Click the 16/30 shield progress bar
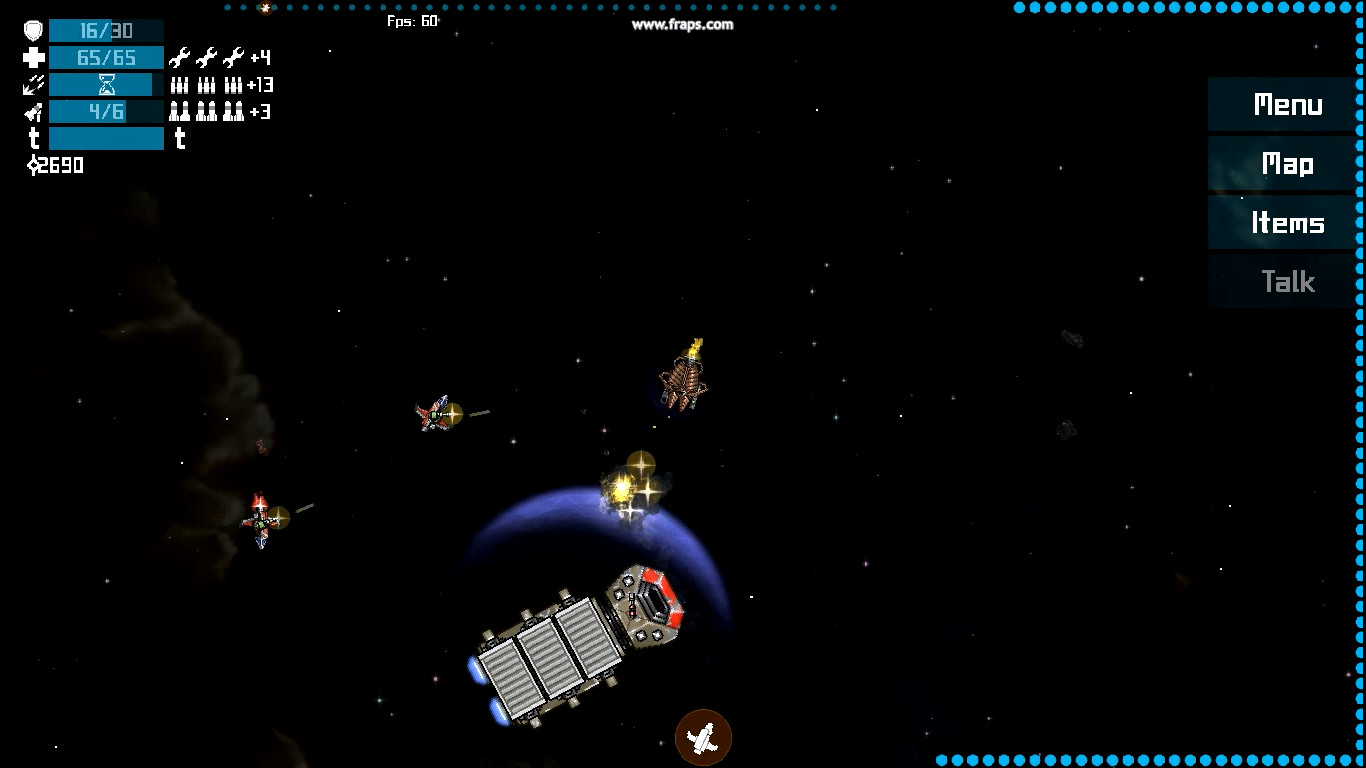The image size is (1366, 768). (x=106, y=30)
